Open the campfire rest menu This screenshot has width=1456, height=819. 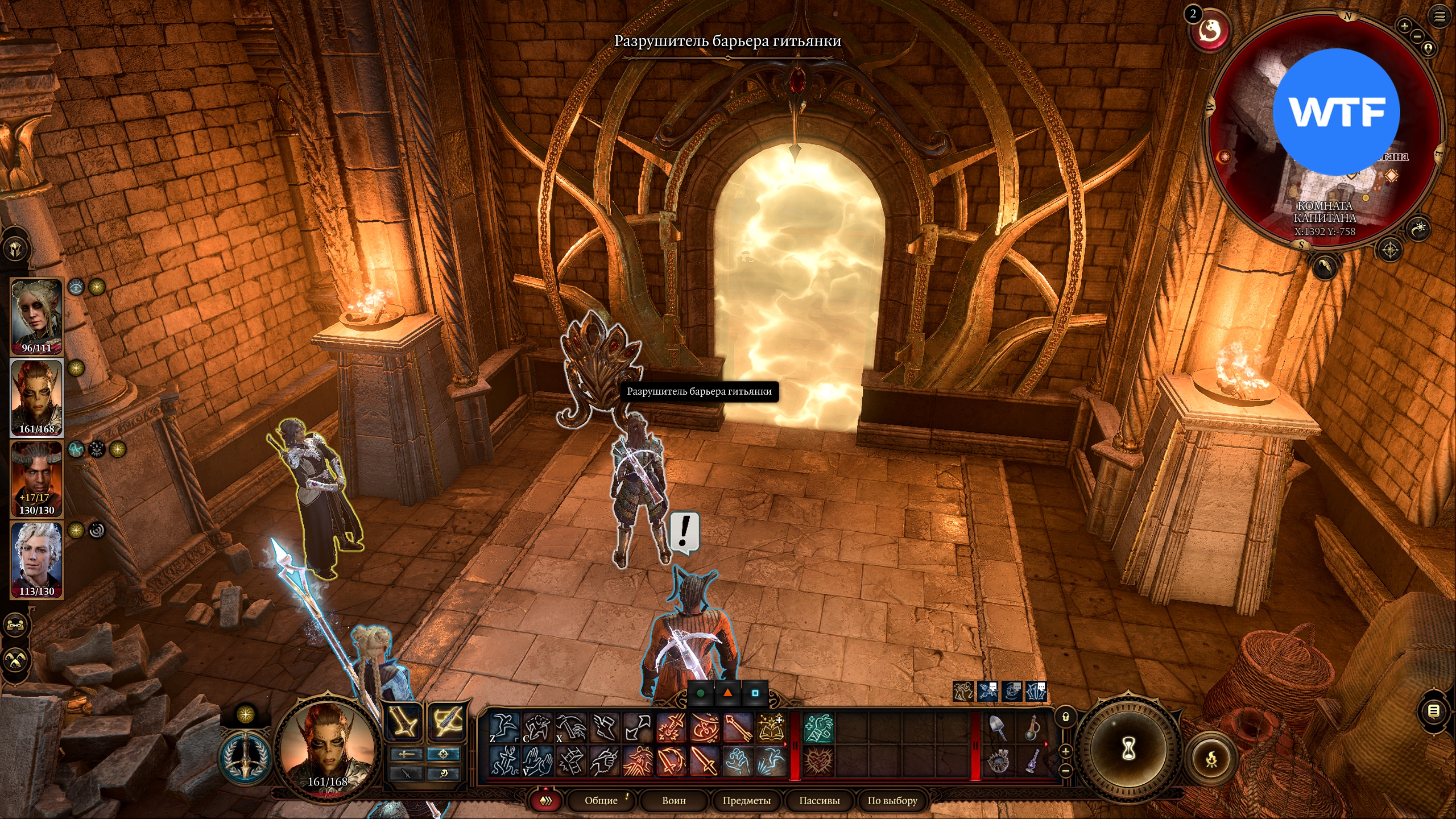pyautogui.click(x=1212, y=758)
